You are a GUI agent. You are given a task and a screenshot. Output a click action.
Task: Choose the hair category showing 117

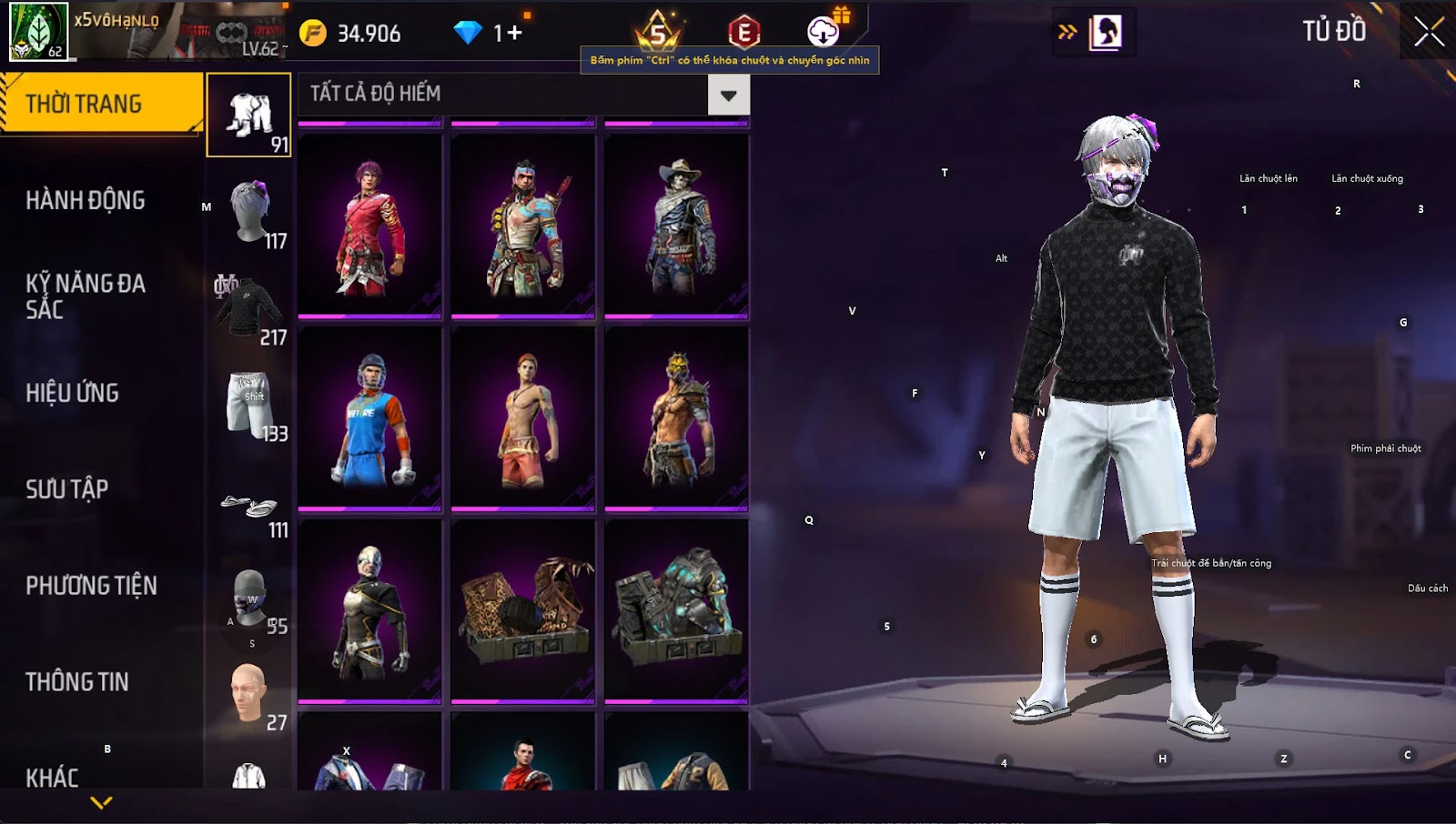(249, 212)
